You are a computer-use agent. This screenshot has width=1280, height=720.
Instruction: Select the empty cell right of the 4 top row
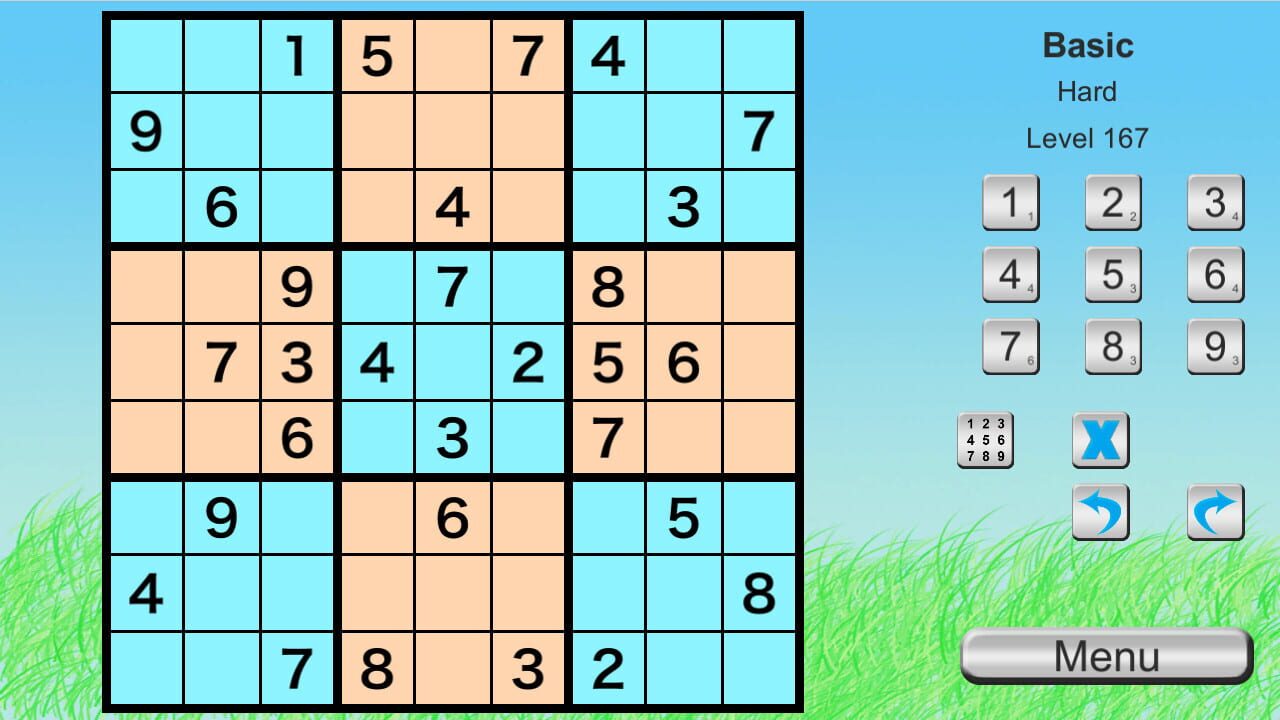684,55
